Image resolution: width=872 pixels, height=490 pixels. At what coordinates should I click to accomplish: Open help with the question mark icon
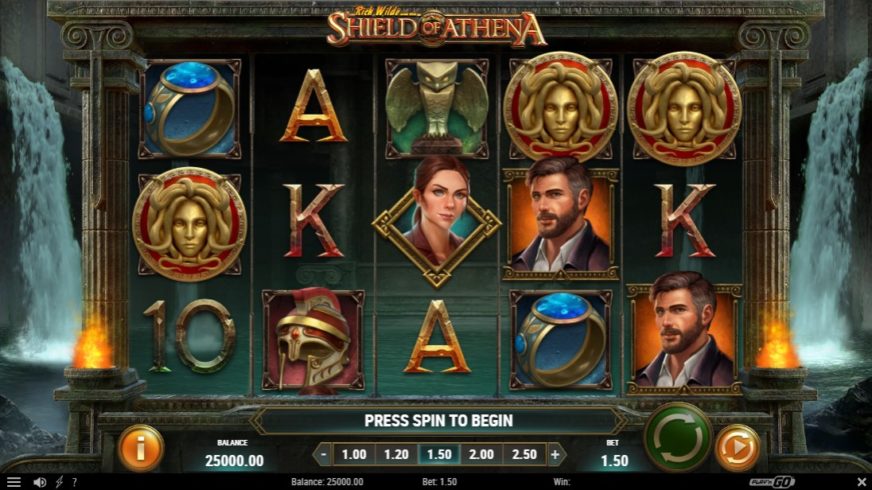coord(74,482)
